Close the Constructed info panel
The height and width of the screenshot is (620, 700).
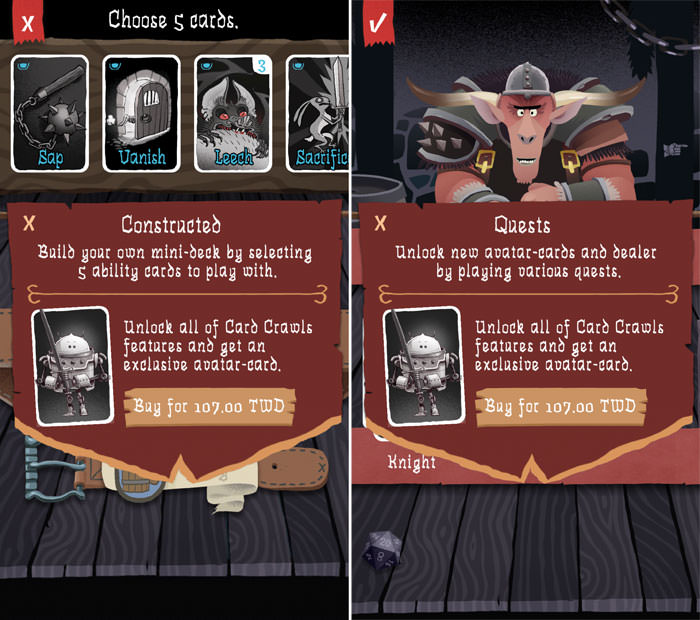29,223
